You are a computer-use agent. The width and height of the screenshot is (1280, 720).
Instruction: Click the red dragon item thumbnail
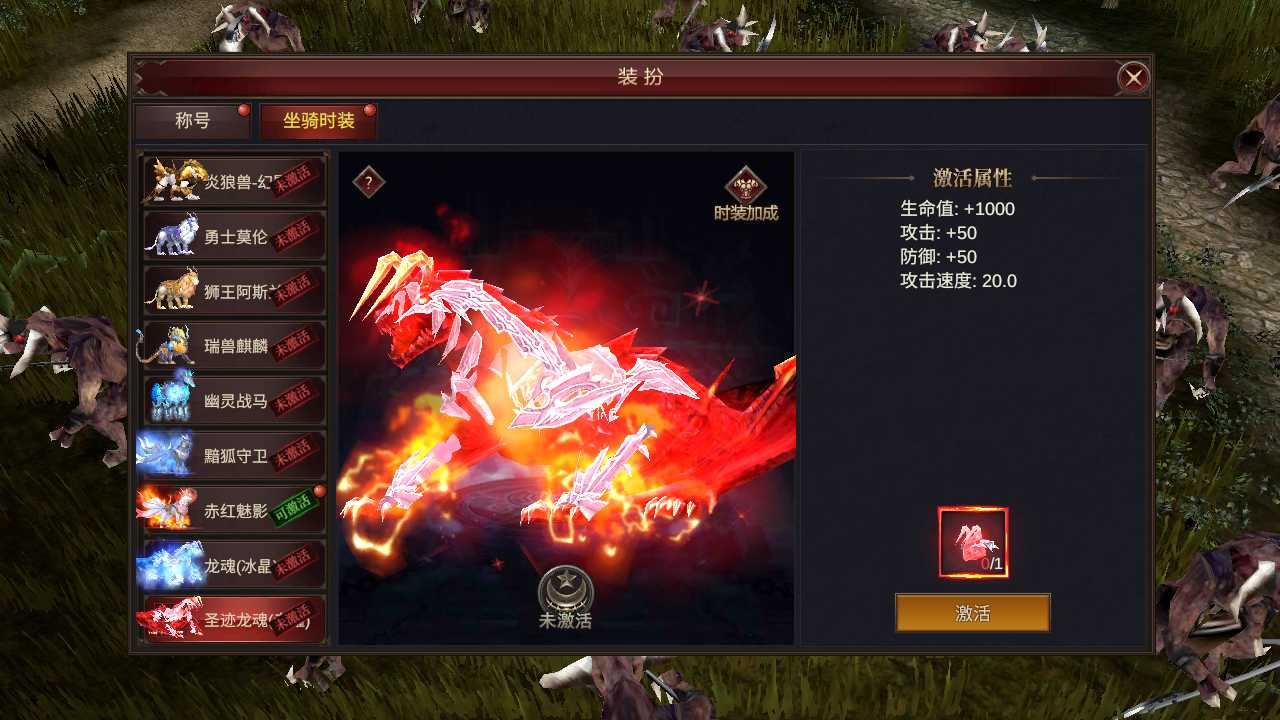coord(972,537)
